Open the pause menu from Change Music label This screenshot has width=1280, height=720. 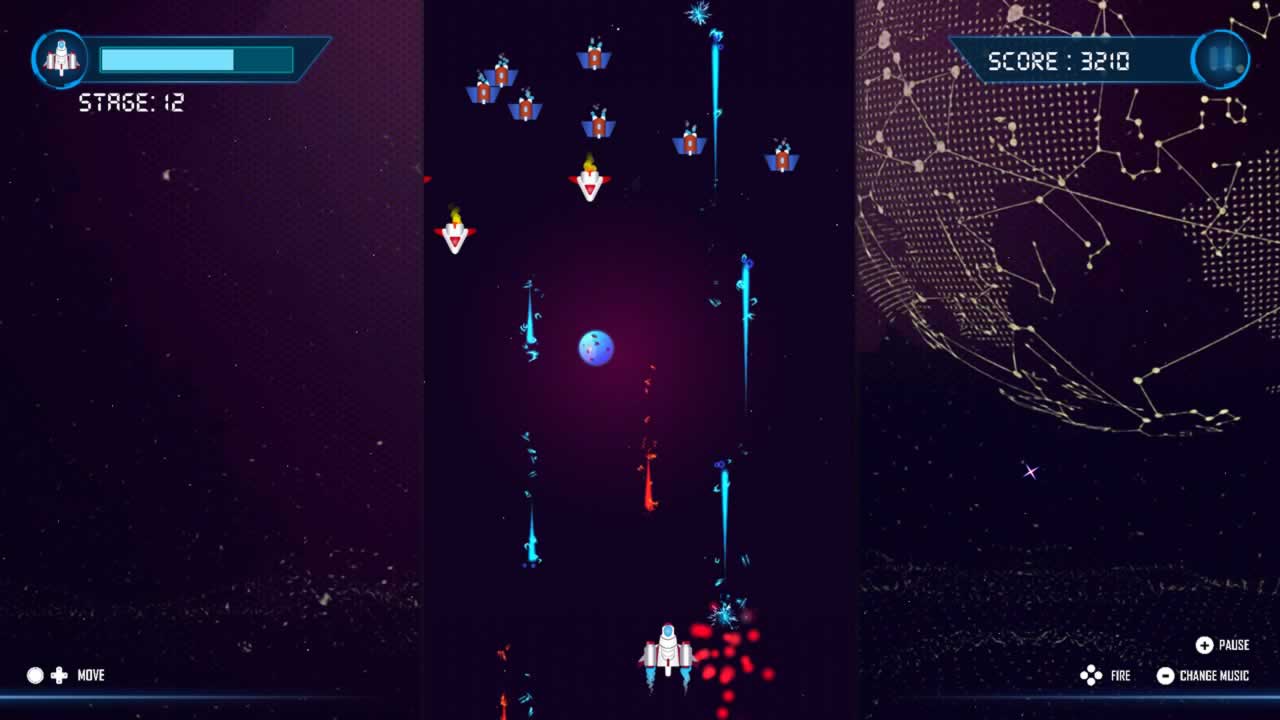pyautogui.click(x=1214, y=676)
